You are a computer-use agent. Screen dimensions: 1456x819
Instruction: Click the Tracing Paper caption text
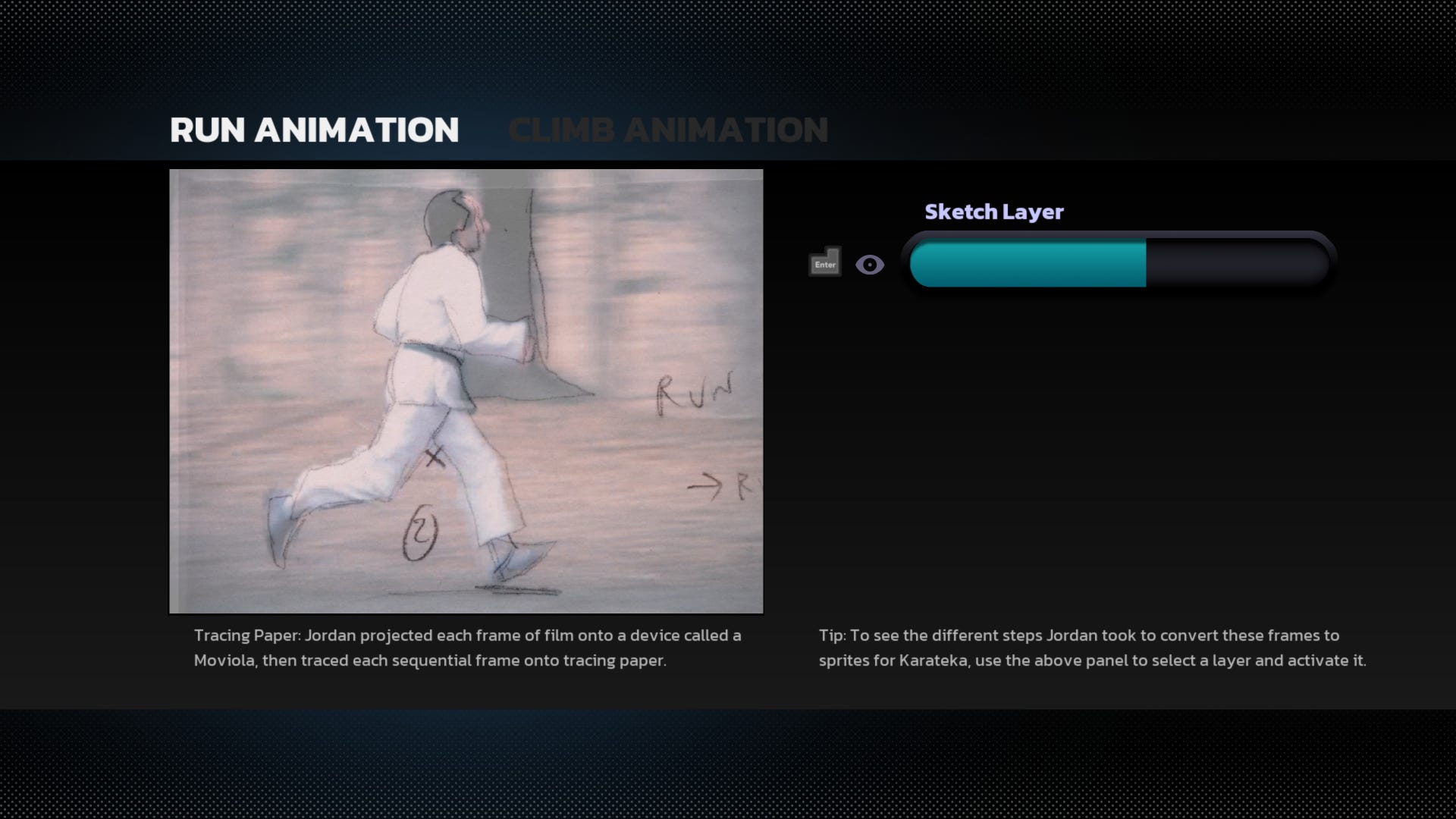[x=466, y=648]
